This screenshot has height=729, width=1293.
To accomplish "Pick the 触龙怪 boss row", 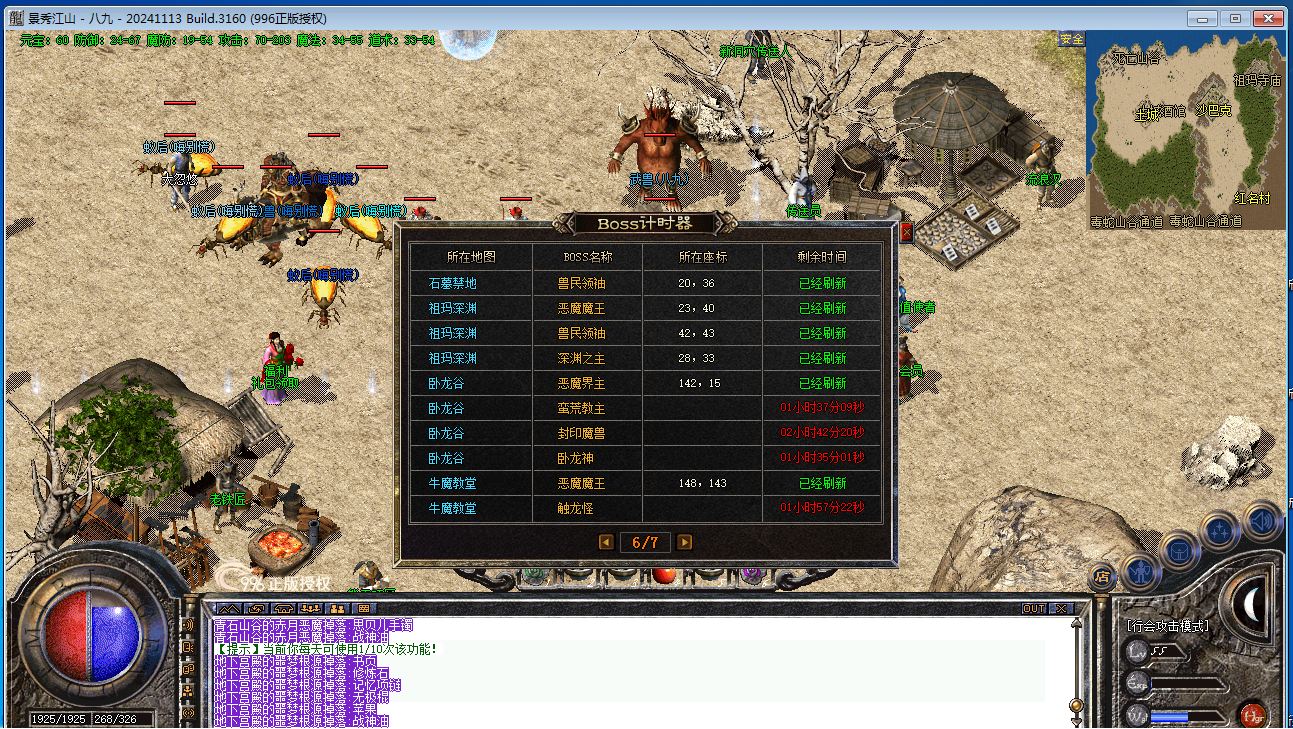I will [x=645, y=508].
